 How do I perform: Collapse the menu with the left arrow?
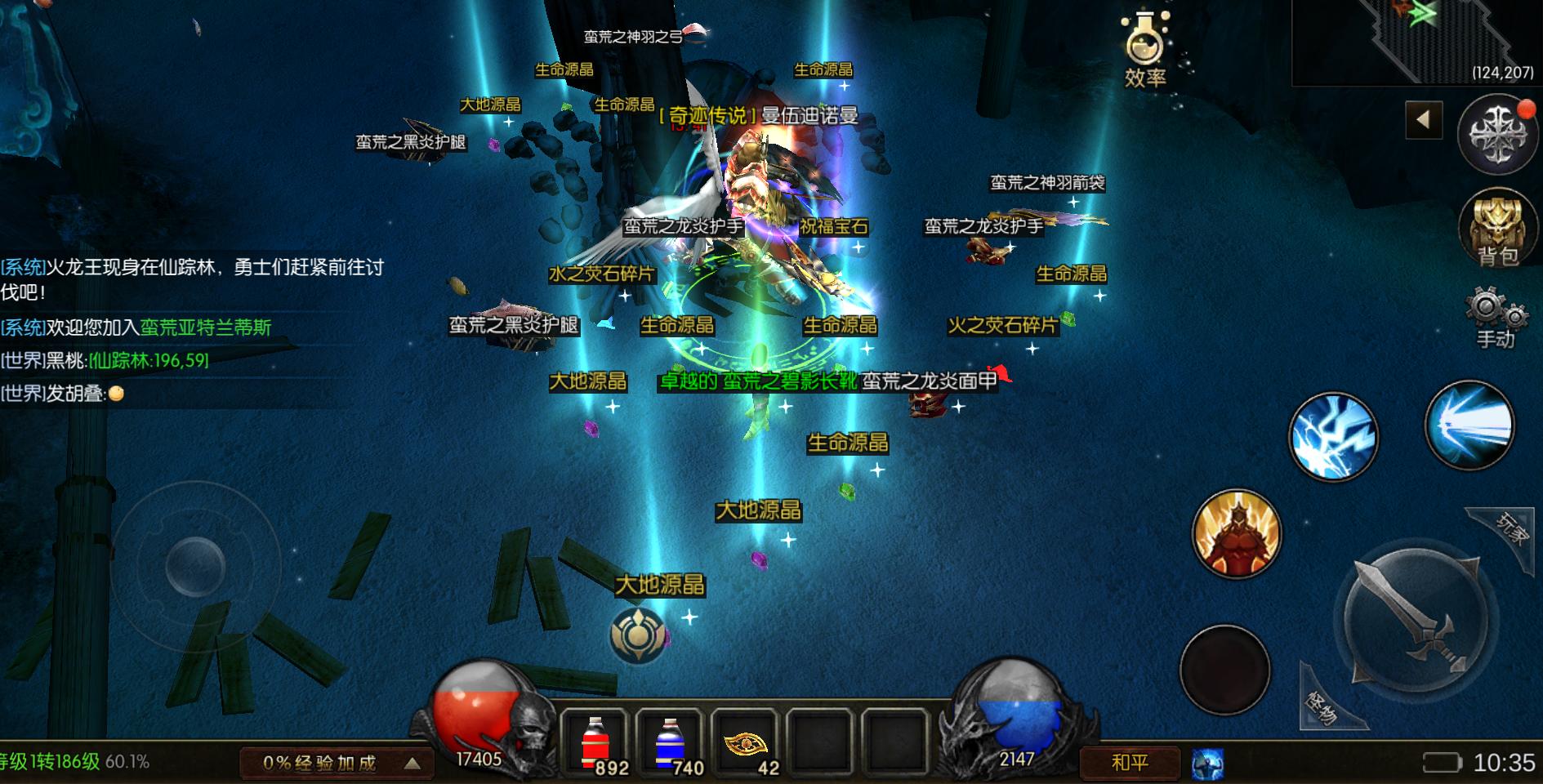coord(1424,120)
